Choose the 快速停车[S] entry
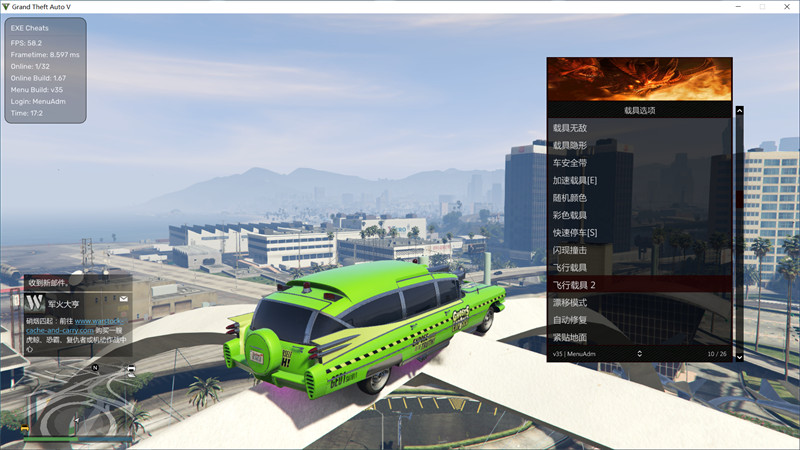 point(575,233)
